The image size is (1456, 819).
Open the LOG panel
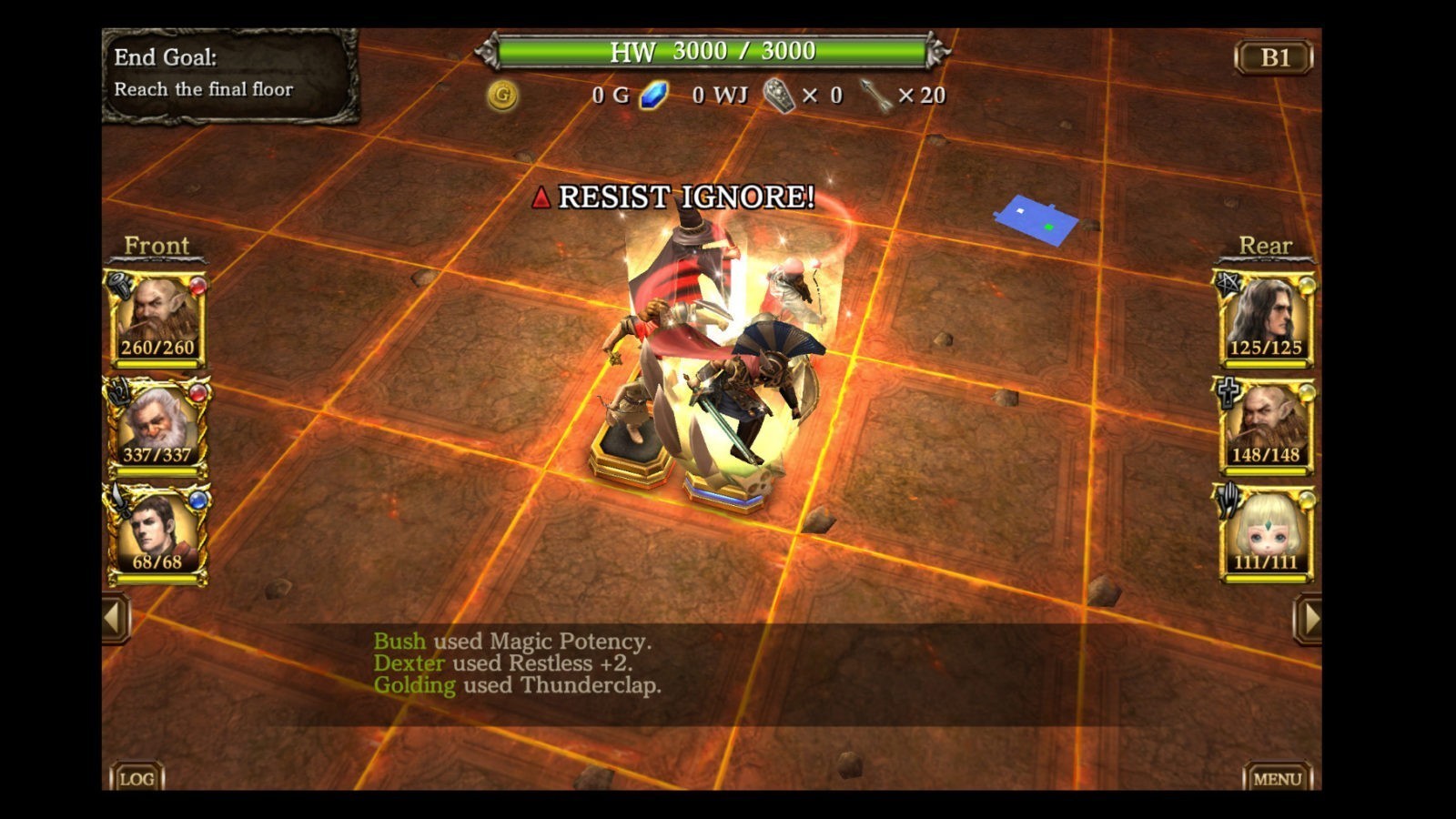[x=136, y=778]
